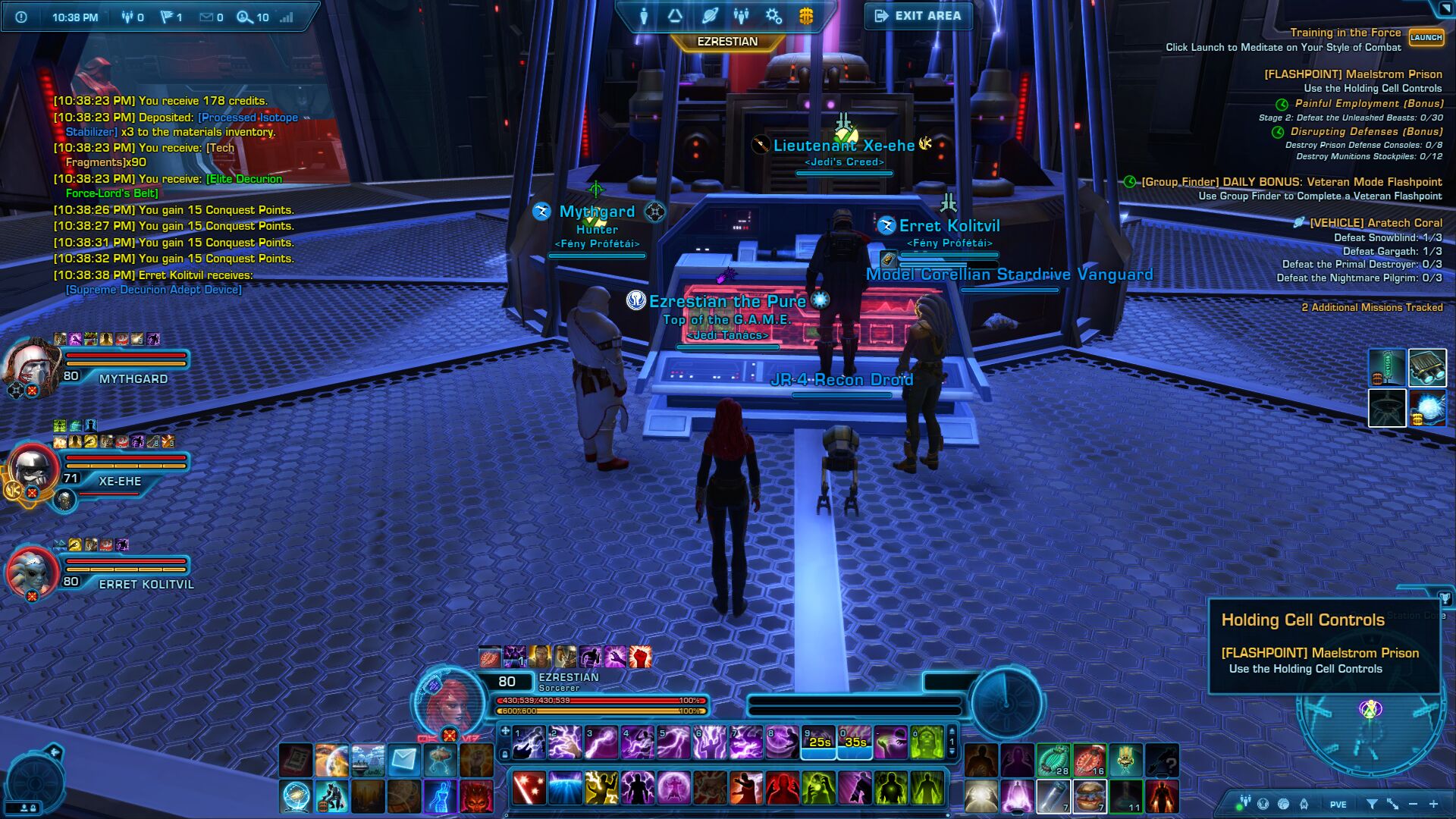Click the Exit Area button
Image resolution: width=1456 pixels, height=819 pixels.
click(x=918, y=16)
